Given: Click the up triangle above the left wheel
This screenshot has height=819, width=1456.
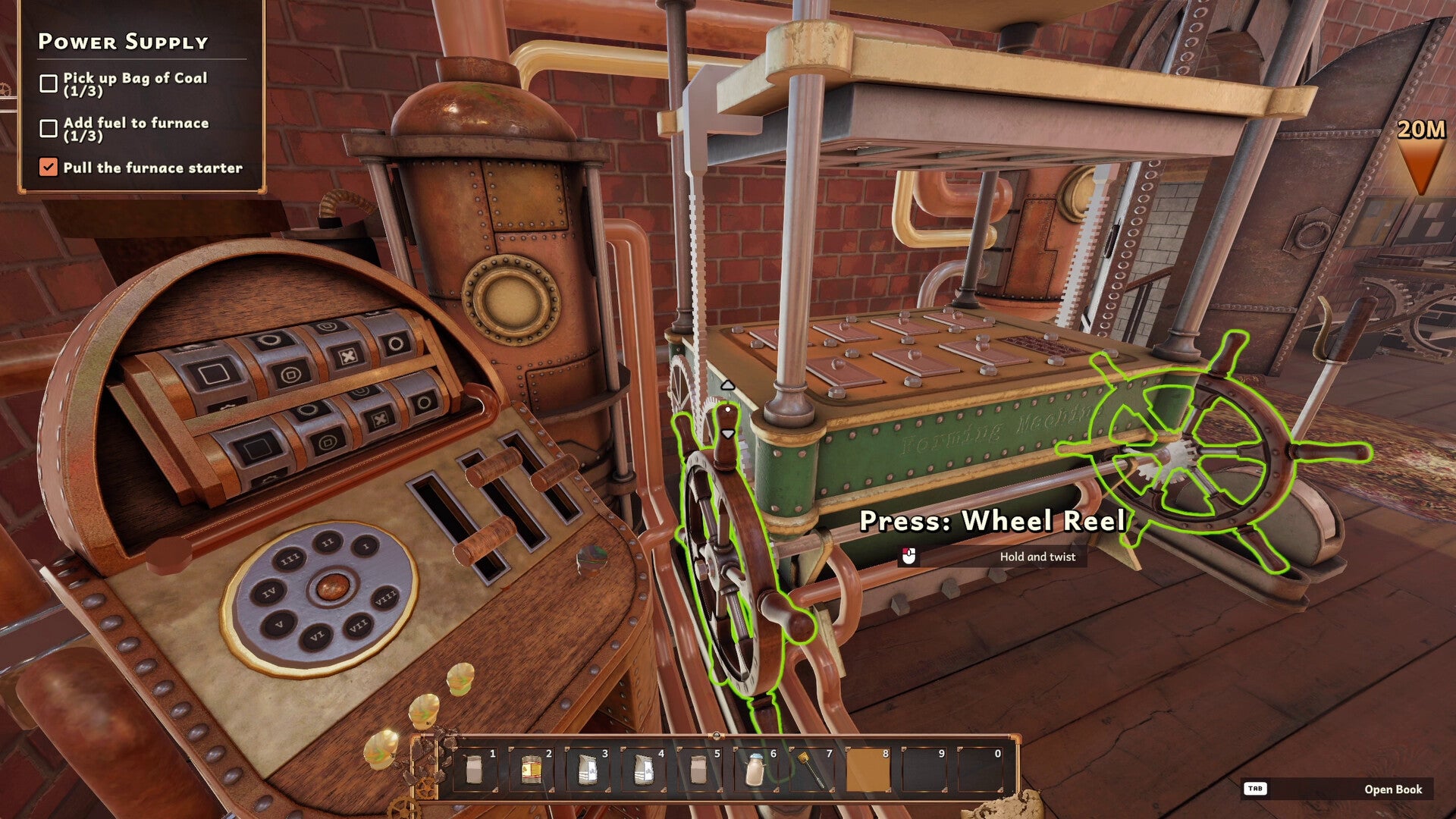Looking at the screenshot, I should 728,386.
